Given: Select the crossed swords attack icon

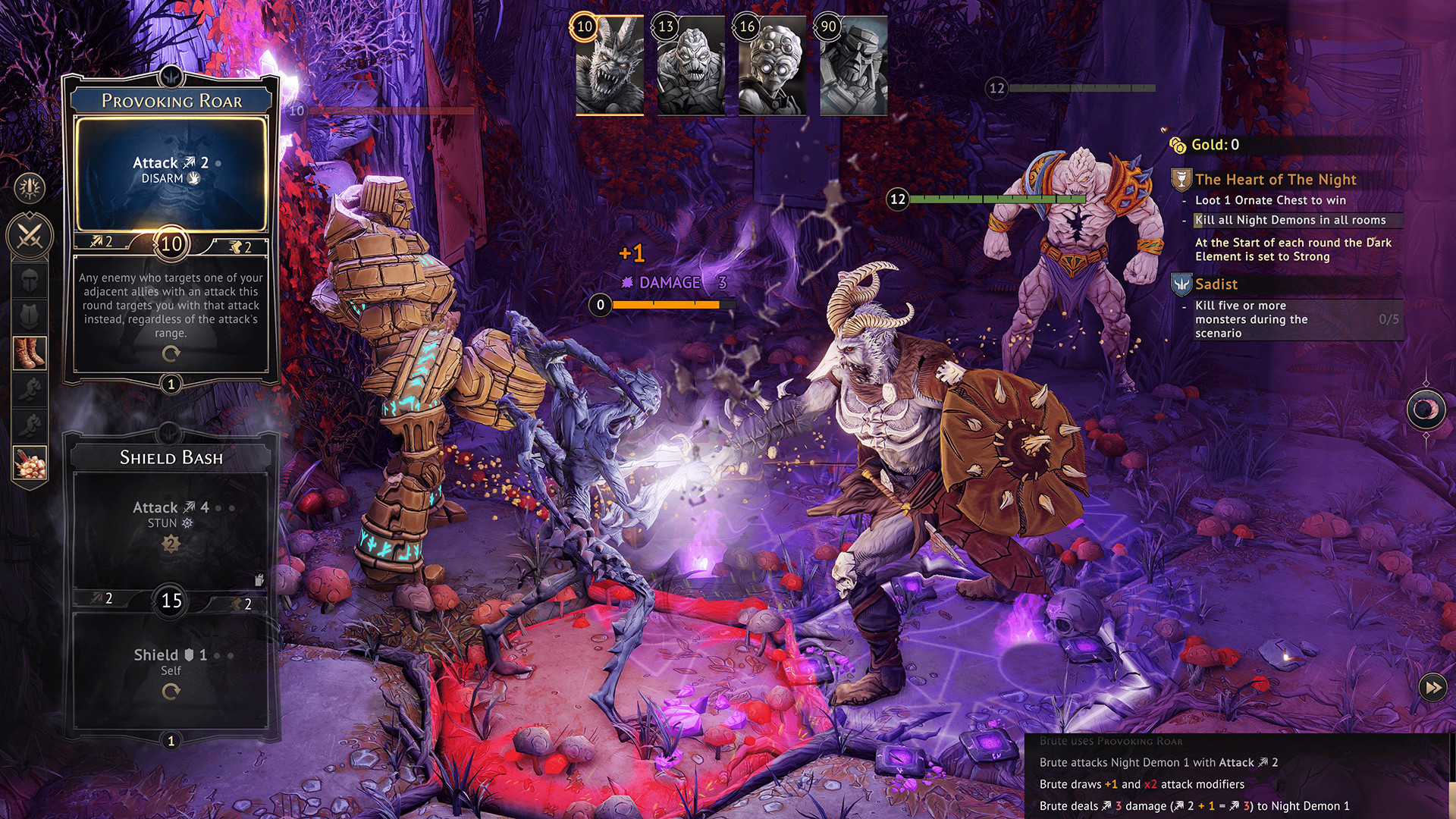Looking at the screenshot, I should [x=29, y=233].
